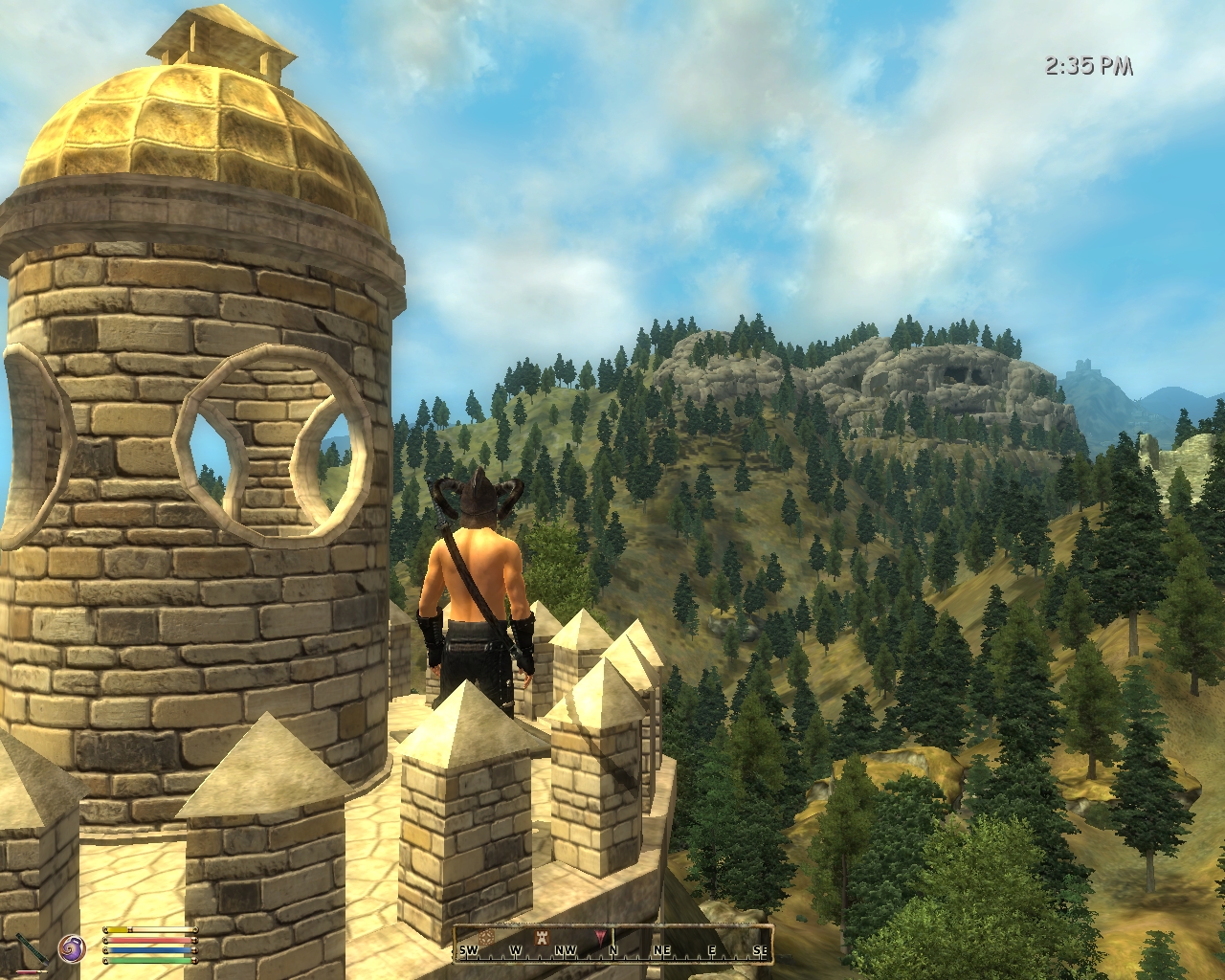This screenshot has height=980, width=1225.
Task: Select the purple swirl spell icon
Action: click(72, 948)
